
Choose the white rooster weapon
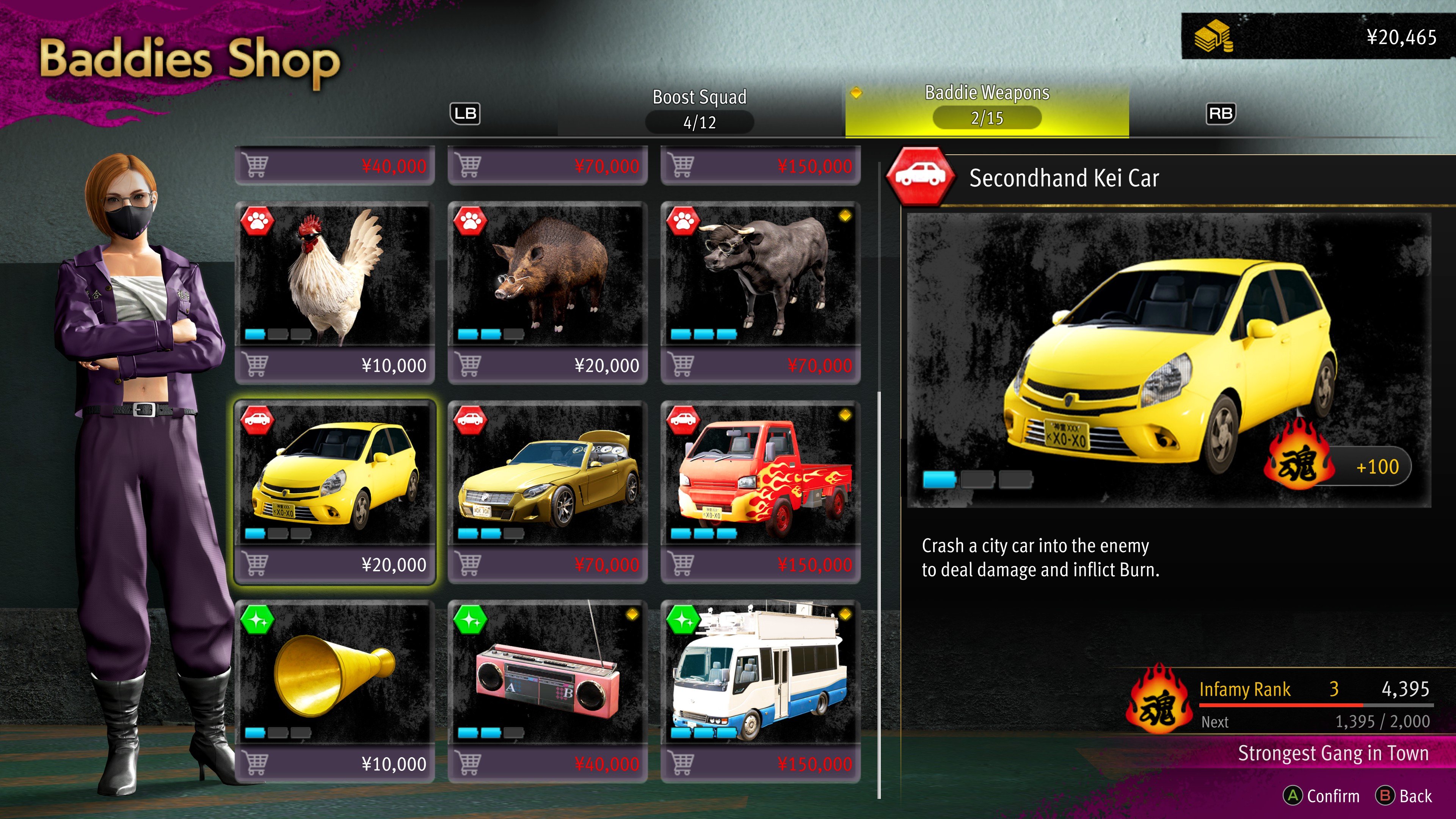tap(334, 276)
